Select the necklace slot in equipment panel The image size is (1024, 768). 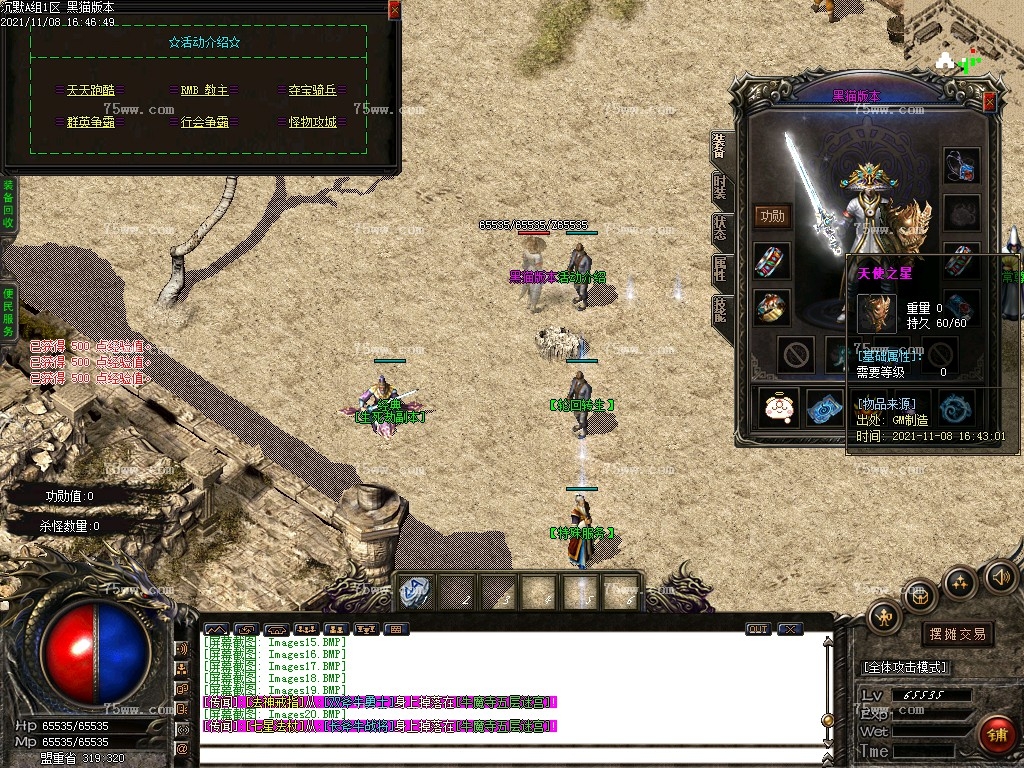(x=961, y=167)
